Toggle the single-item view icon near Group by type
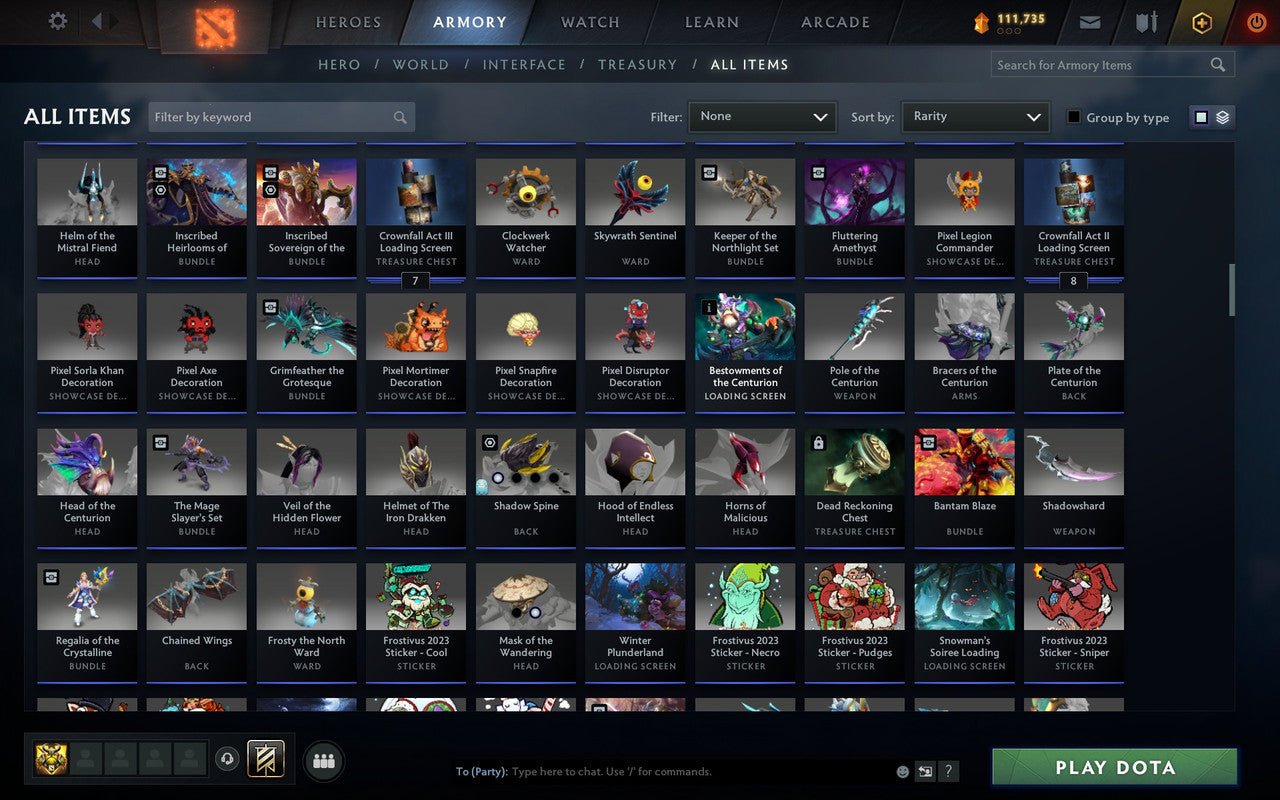1280x800 pixels. [1200, 117]
